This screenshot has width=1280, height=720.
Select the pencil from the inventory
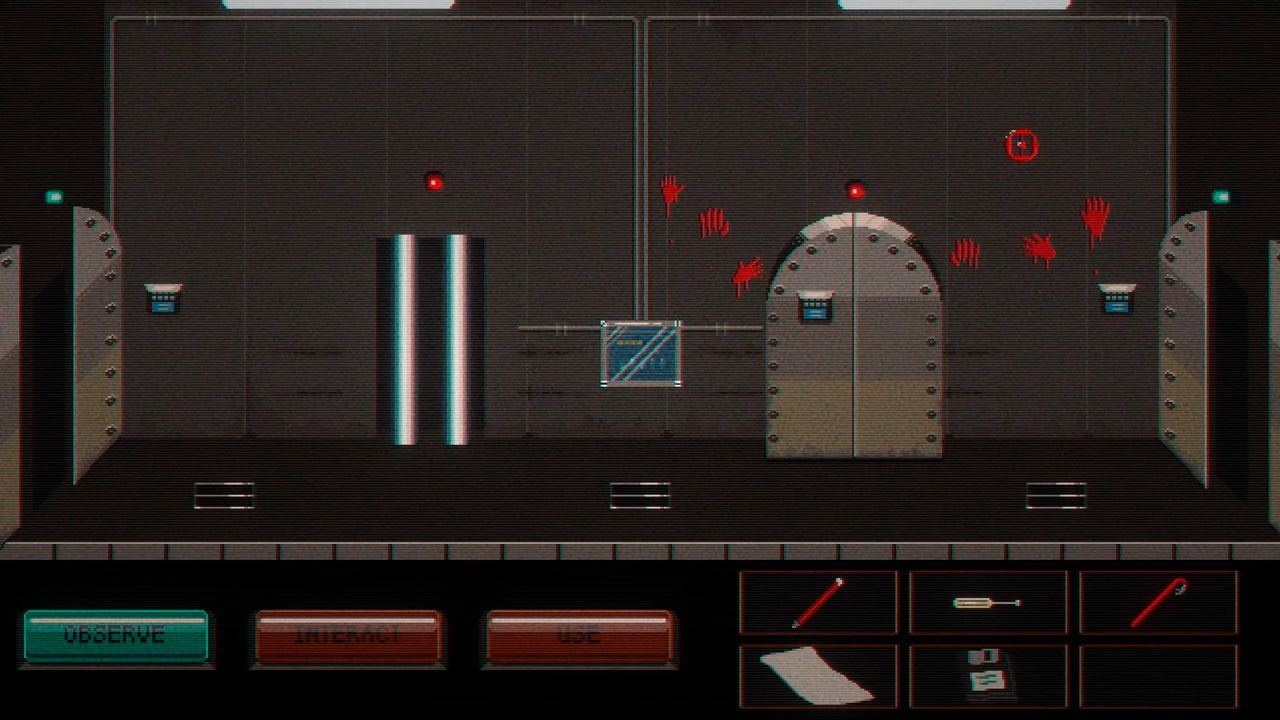pyautogui.click(x=820, y=602)
